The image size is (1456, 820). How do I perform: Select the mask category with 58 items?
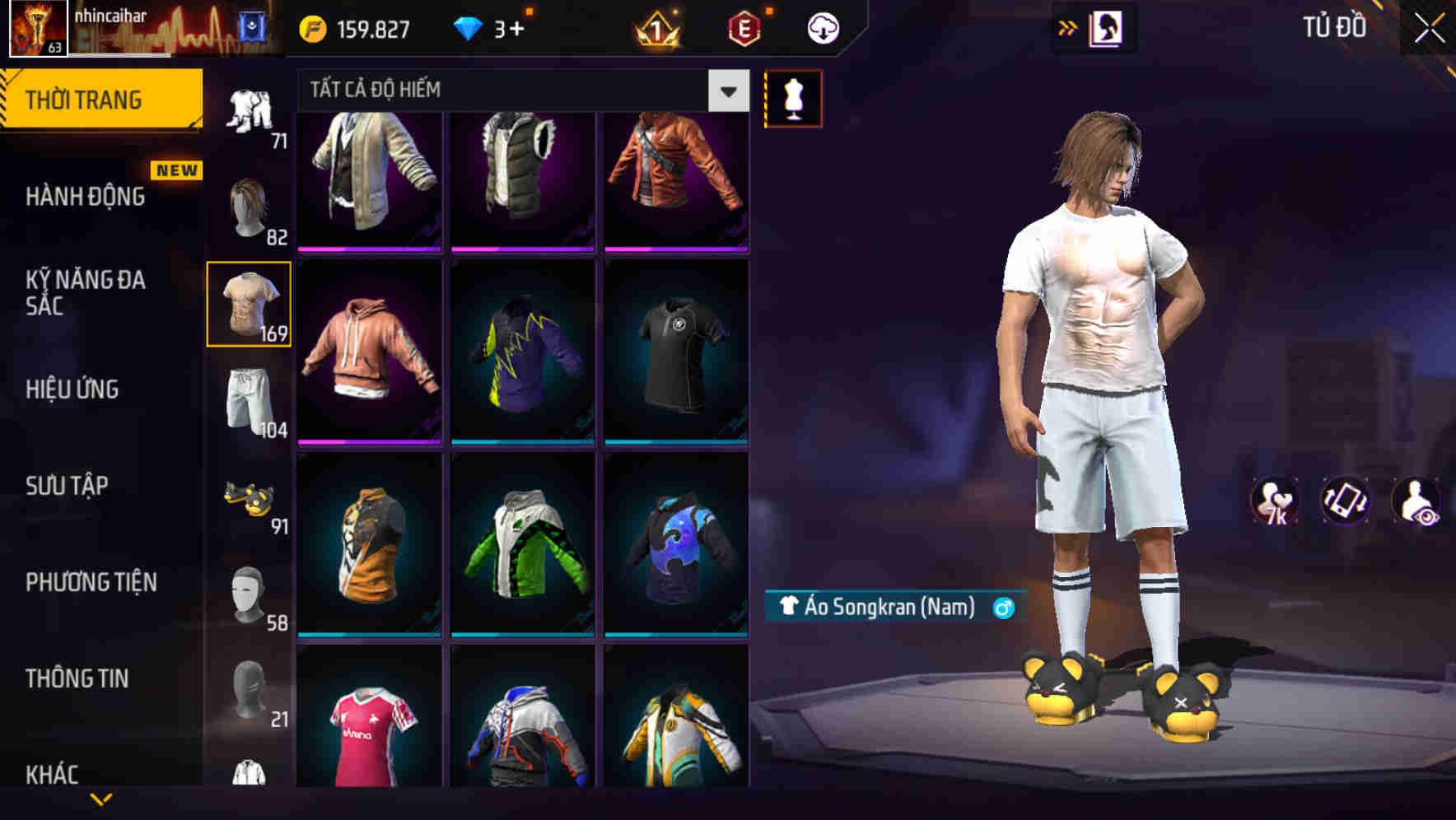click(247, 597)
